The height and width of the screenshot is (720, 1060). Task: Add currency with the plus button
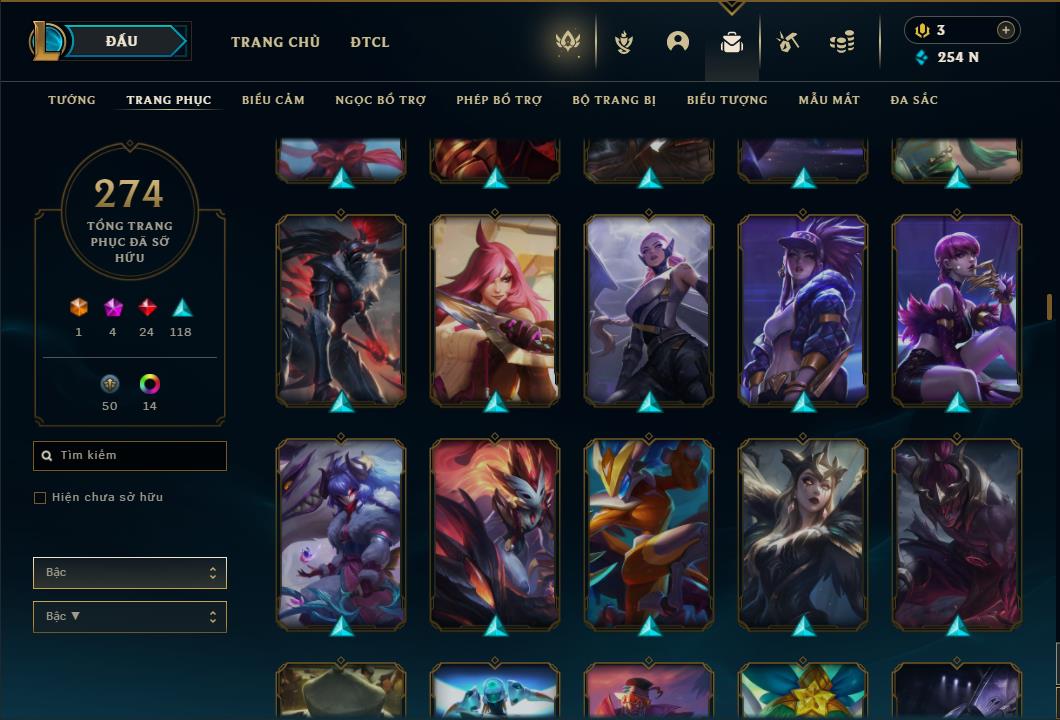coord(1005,30)
